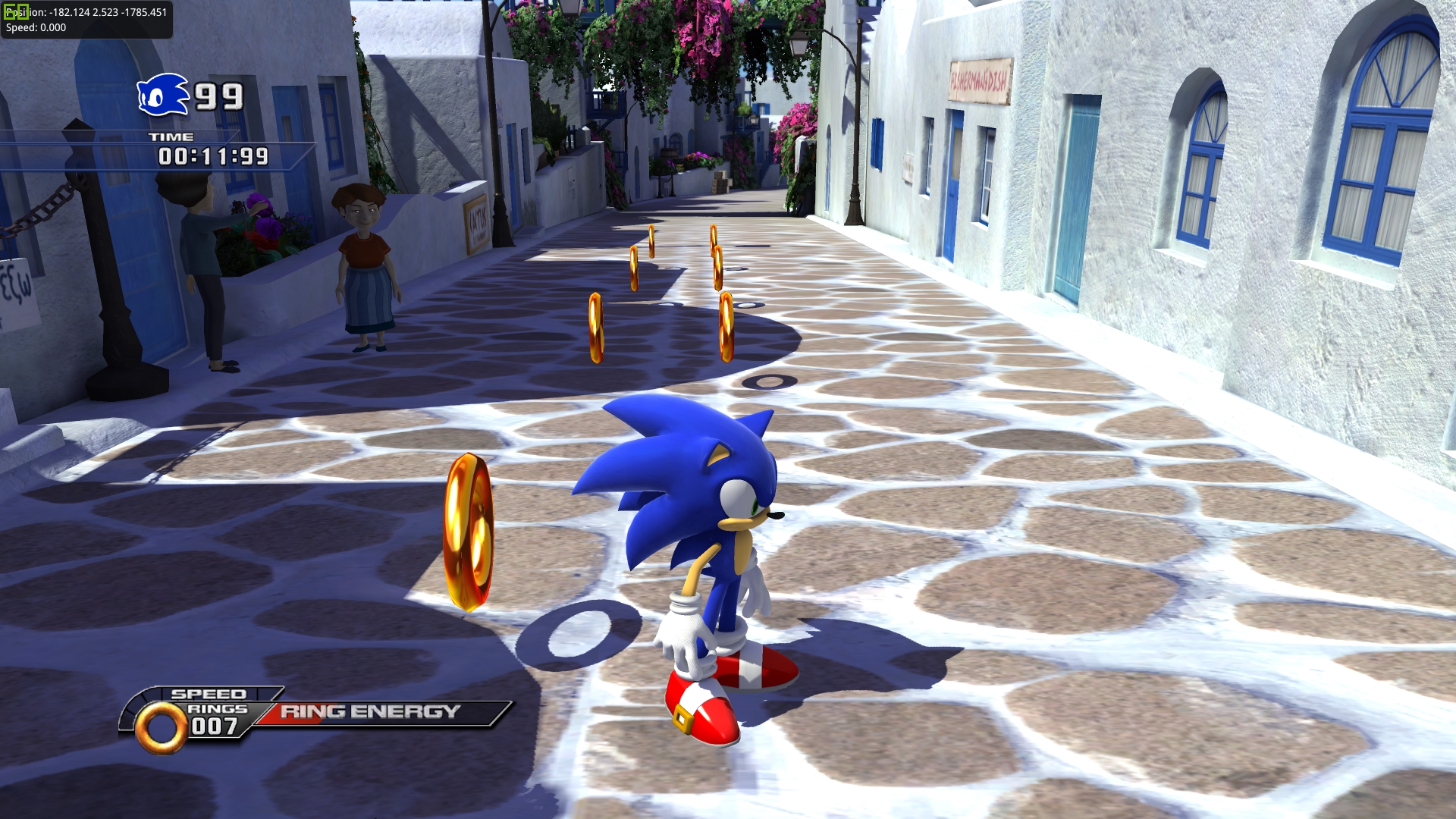1456x819 pixels.
Task: Click the lives counter number 99
Action: [218, 97]
